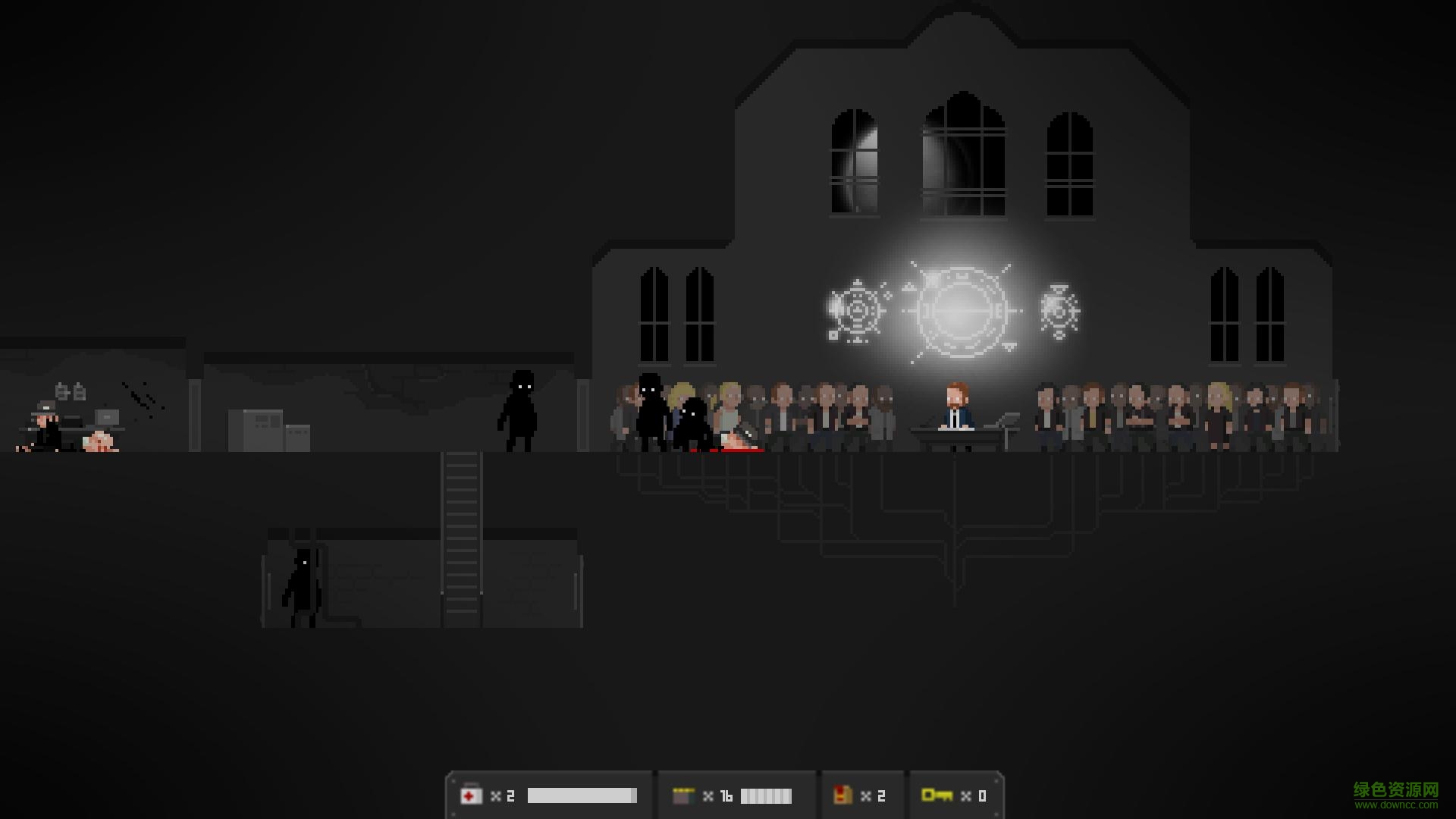
Task: Click the ammo box icon
Action: point(683,795)
